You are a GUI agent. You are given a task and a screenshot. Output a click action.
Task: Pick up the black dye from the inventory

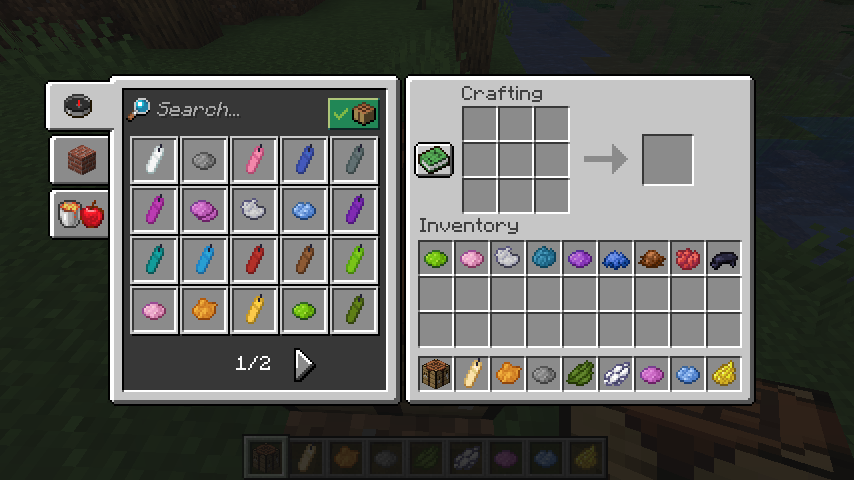pos(724,259)
